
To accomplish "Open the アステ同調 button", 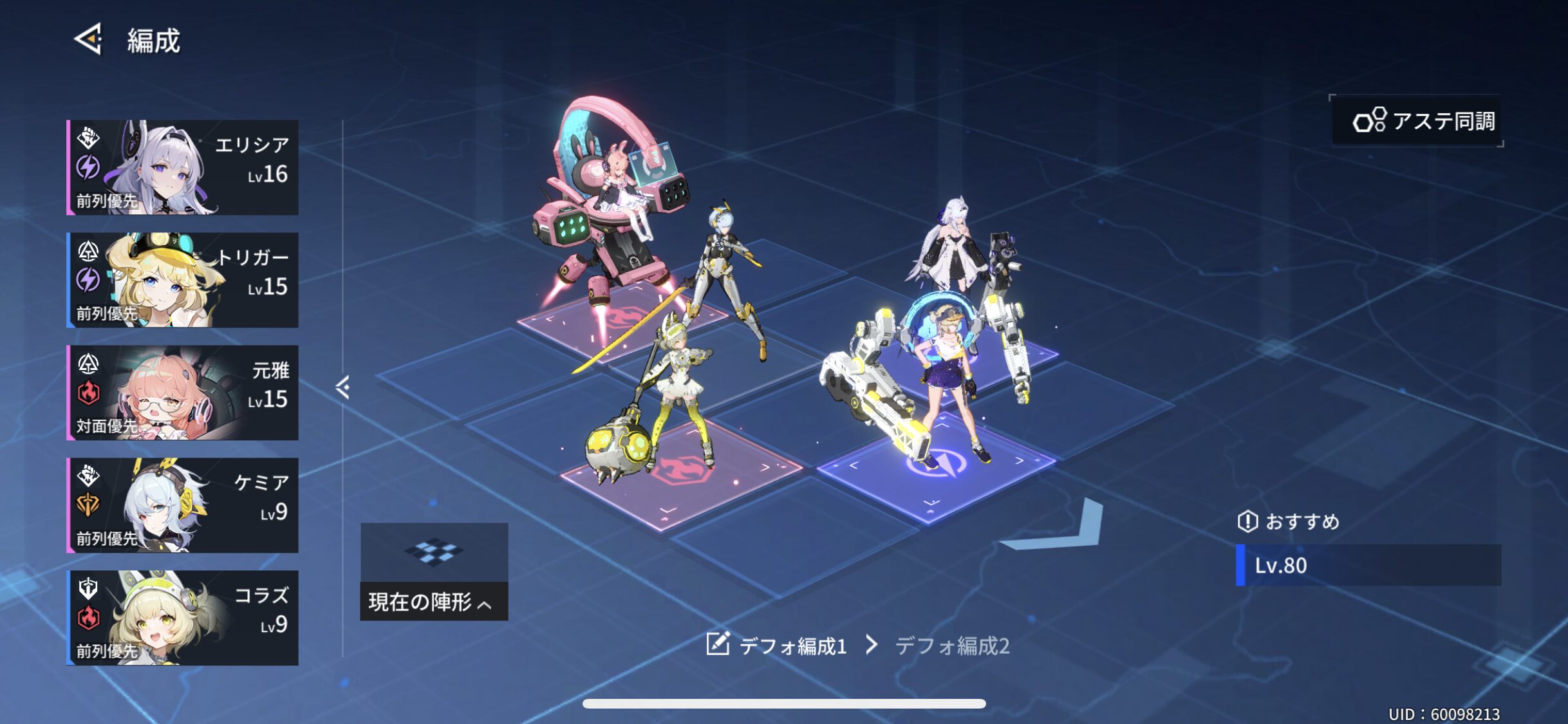I will point(1417,121).
